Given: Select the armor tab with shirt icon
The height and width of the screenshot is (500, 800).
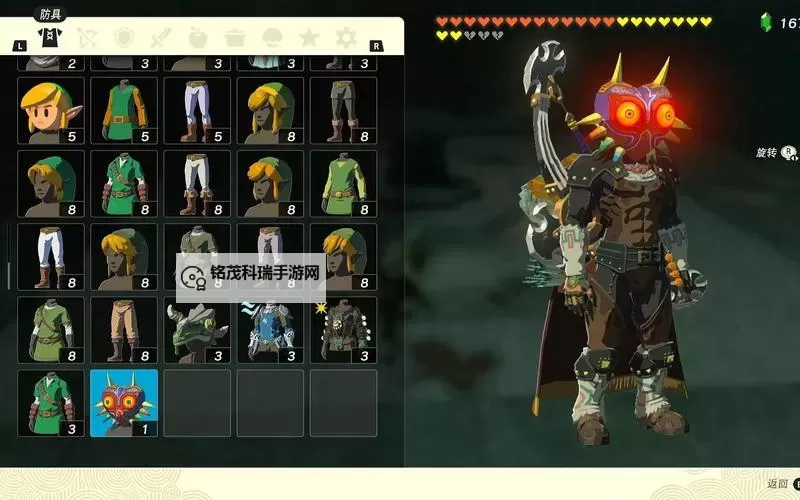Looking at the screenshot, I should pos(48,39).
